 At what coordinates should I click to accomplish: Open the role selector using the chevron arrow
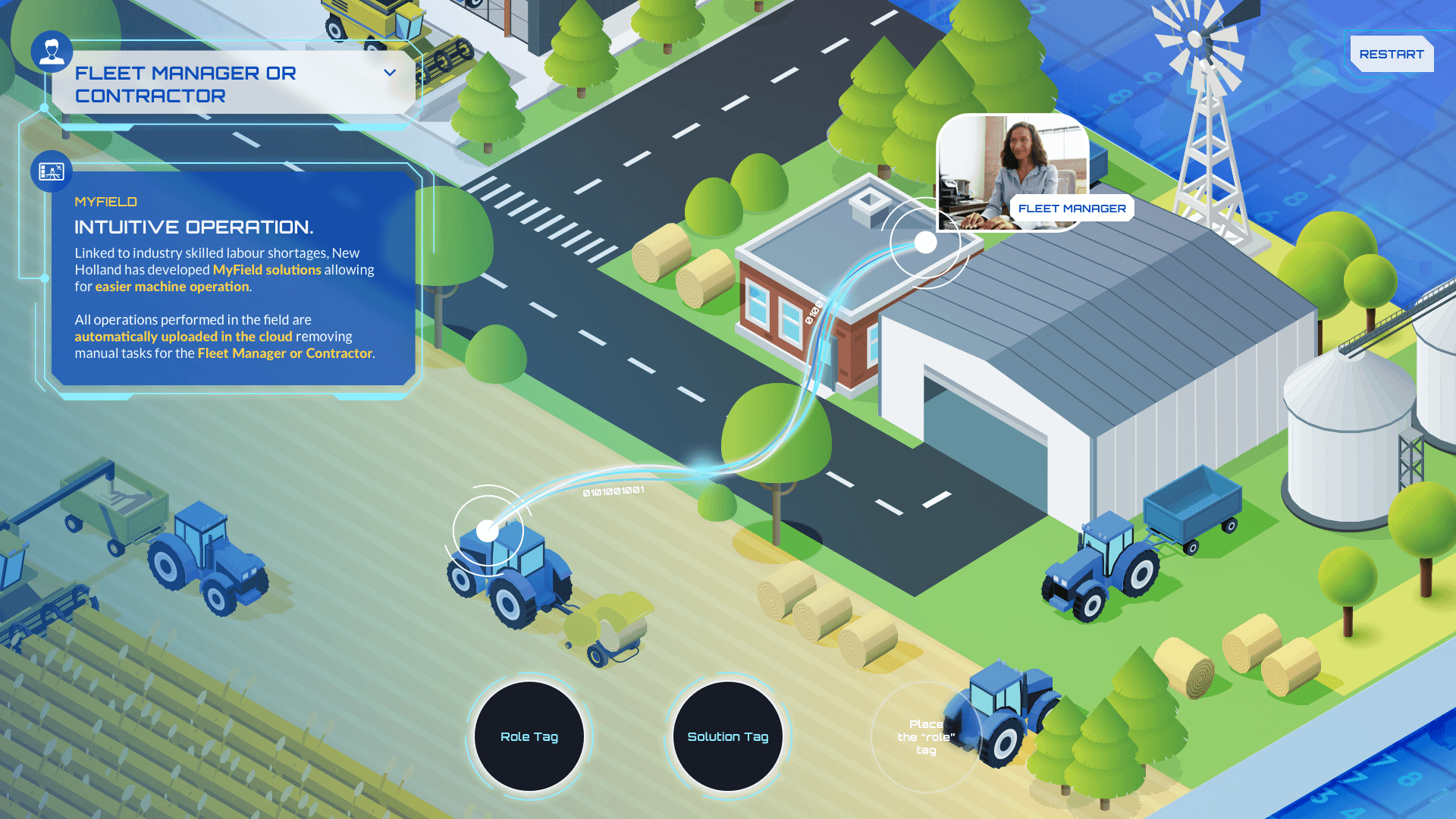coord(390,74)
